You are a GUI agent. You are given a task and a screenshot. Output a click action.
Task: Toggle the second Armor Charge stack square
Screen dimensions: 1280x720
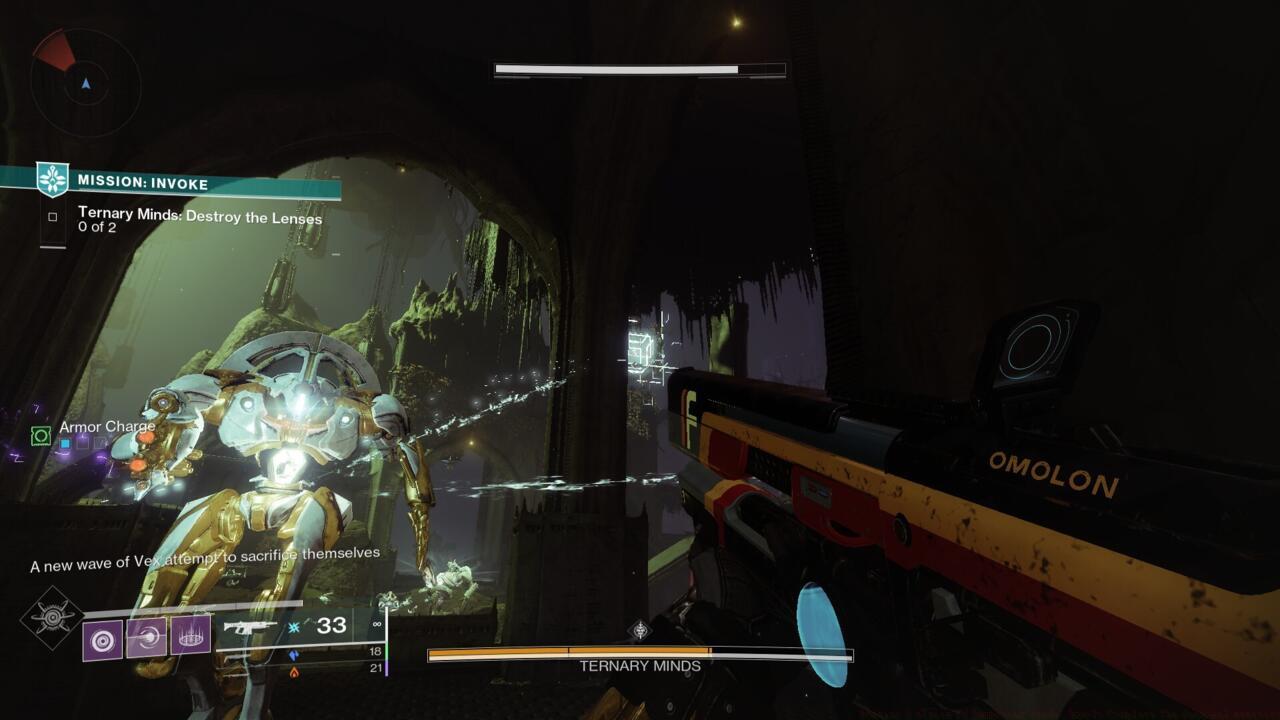(x=82, y=442)
